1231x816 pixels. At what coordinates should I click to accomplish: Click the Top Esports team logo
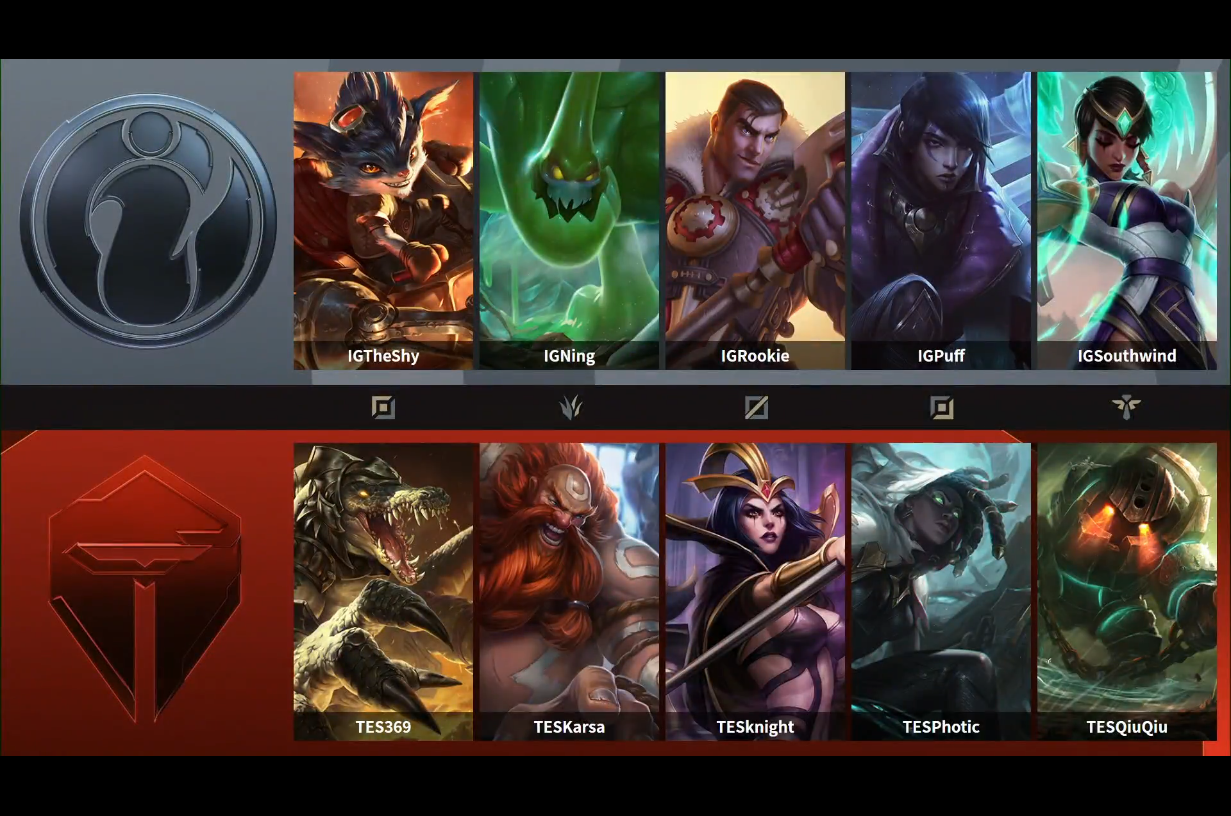click(146, 590)
